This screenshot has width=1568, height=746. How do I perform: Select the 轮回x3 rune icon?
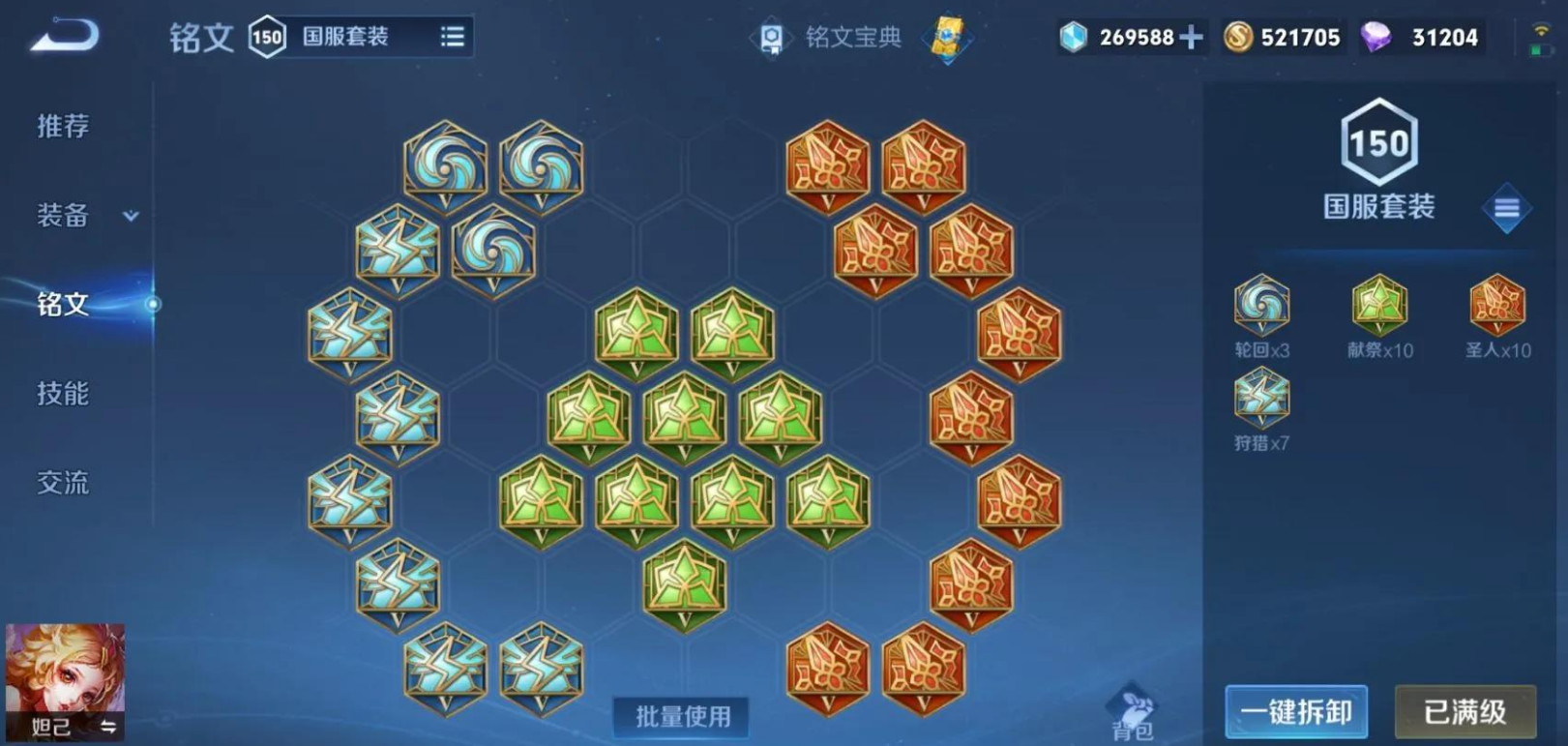1260,305
